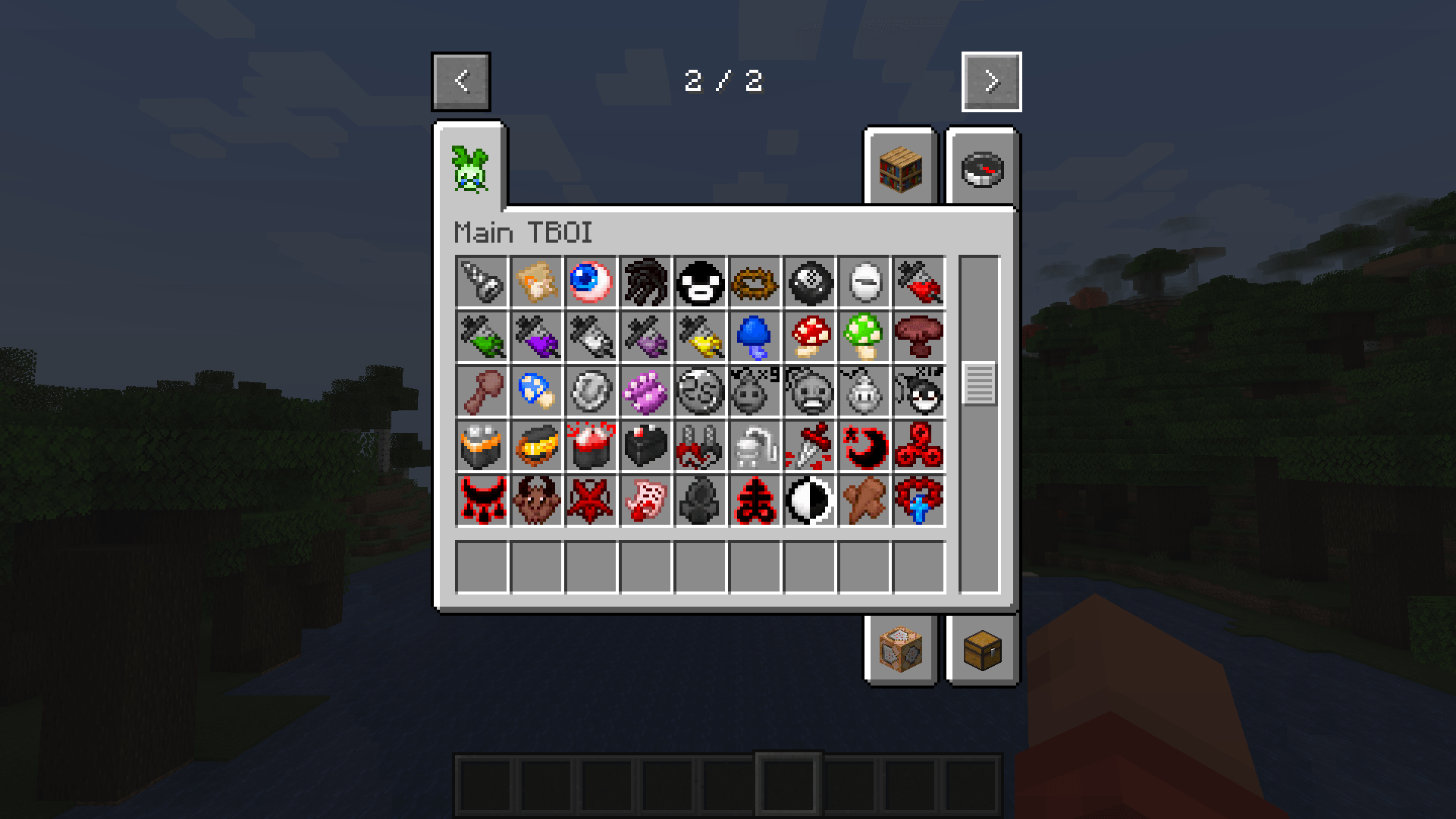Viewport: 1456px width, 819px height.
Task: Select the red fidget spinner item
Action: tap(918, 447)
